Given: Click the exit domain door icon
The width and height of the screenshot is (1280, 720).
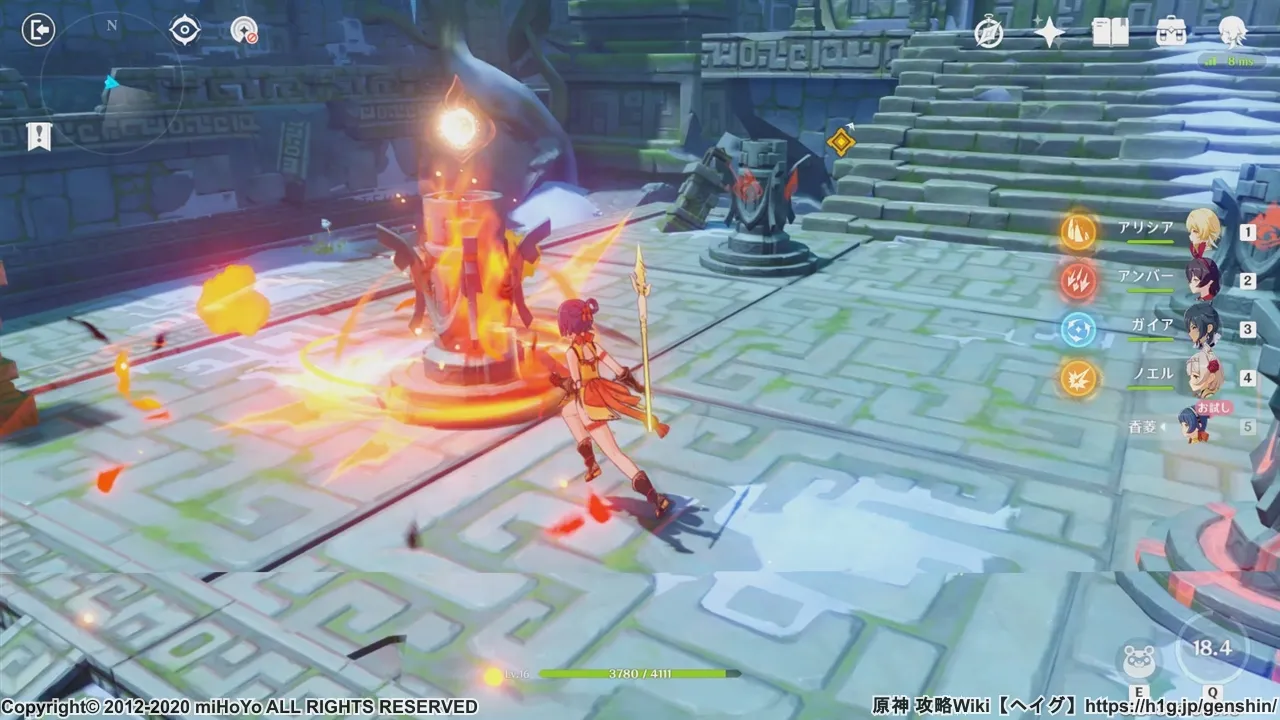Looking at the screenshot, I should click(38, 31).
